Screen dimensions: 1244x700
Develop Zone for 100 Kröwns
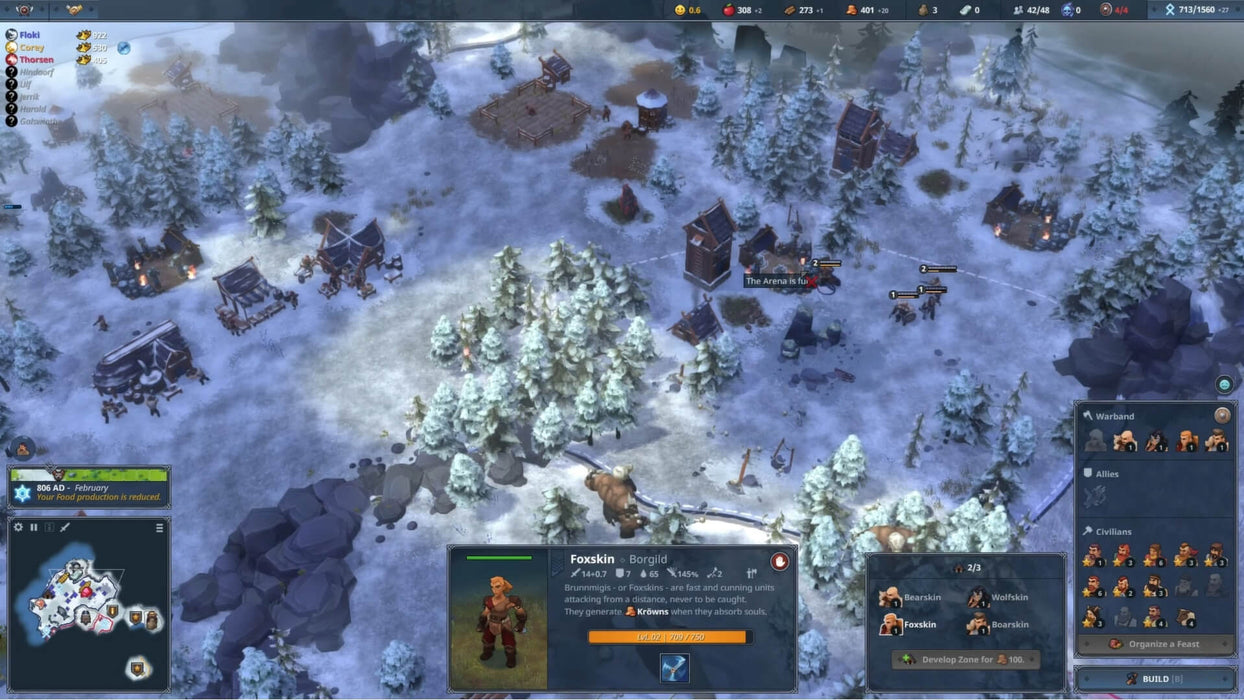coord(965,660)
